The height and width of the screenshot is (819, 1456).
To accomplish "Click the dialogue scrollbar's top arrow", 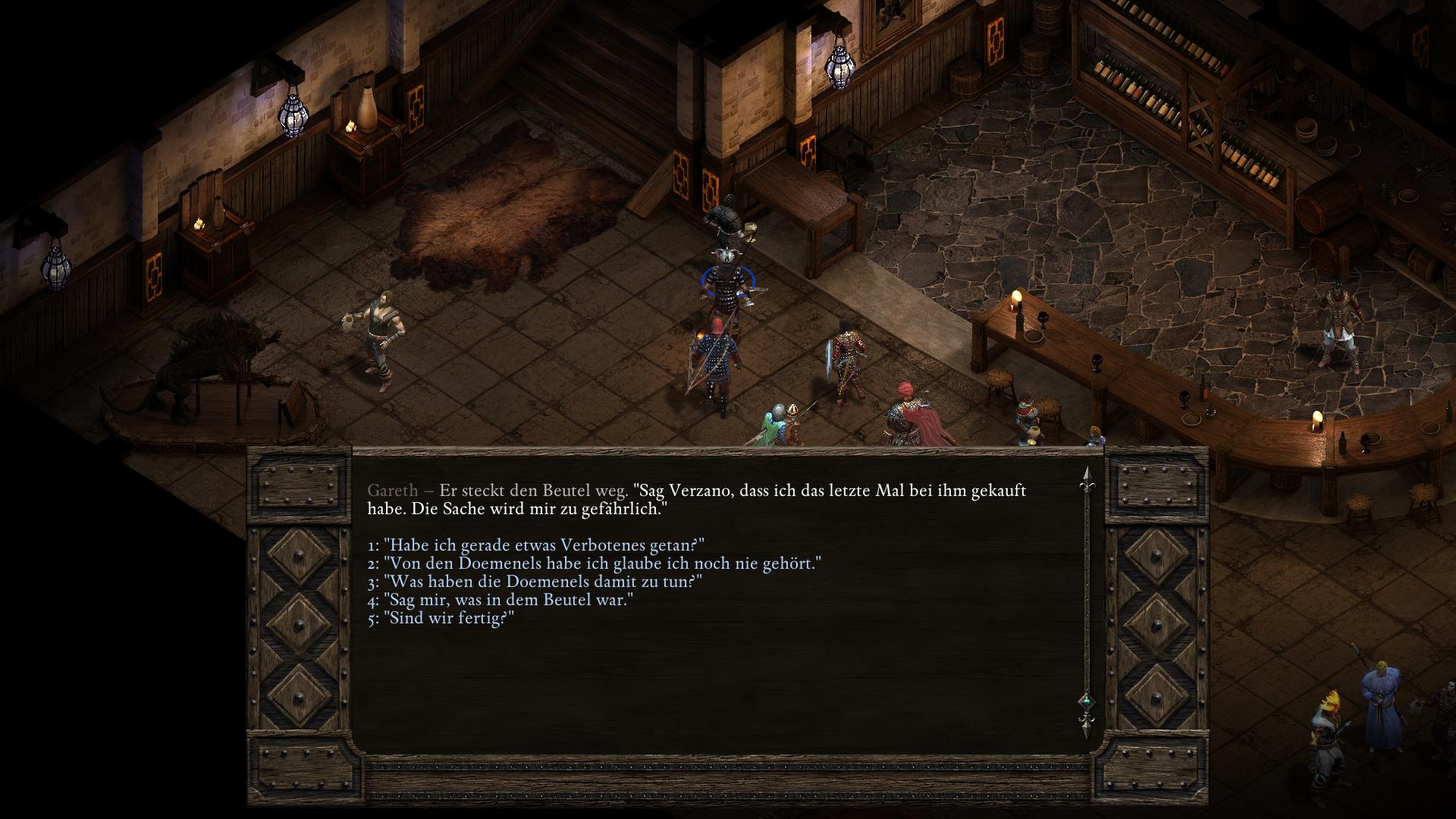I will (1086, 477).
